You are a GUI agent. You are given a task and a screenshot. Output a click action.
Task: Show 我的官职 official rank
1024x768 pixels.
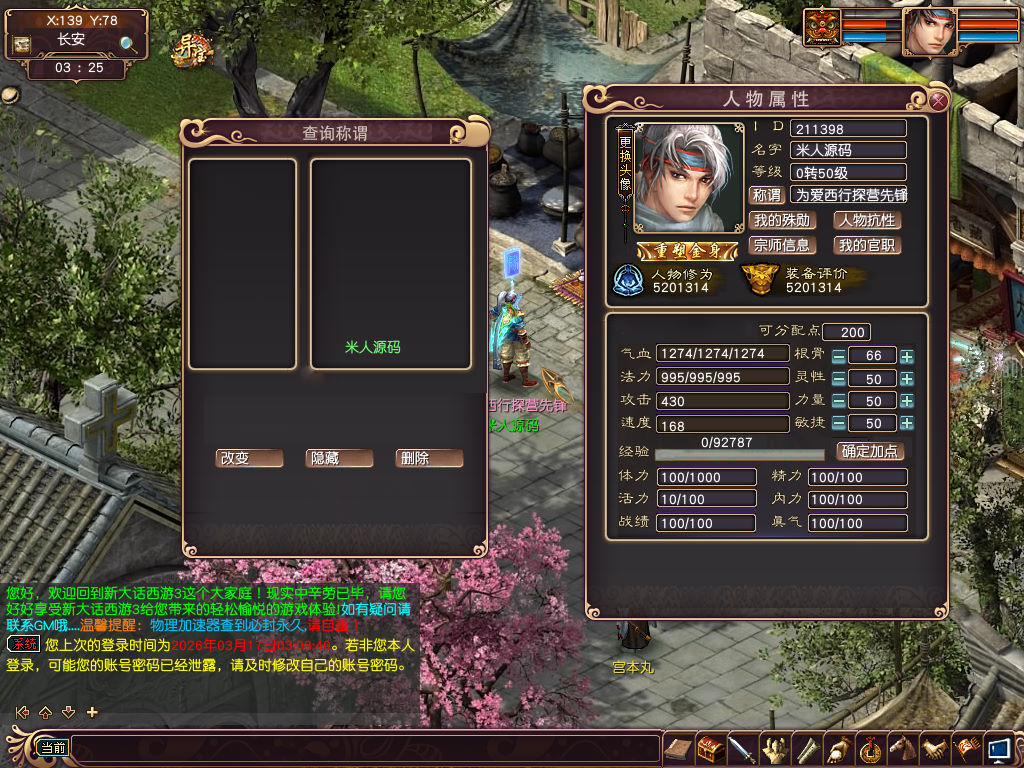coord(867,245)
